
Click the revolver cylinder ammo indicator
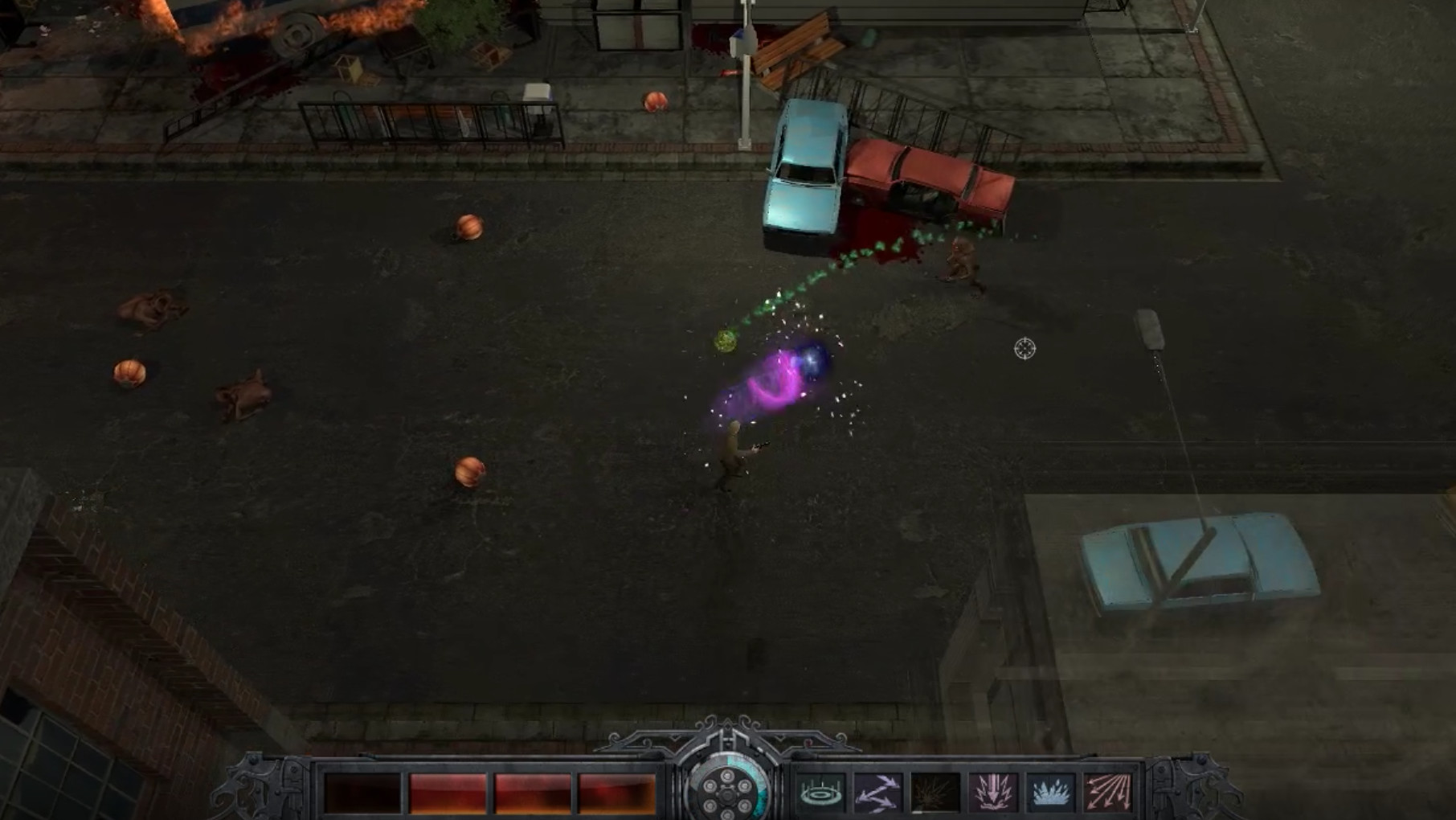727,793
